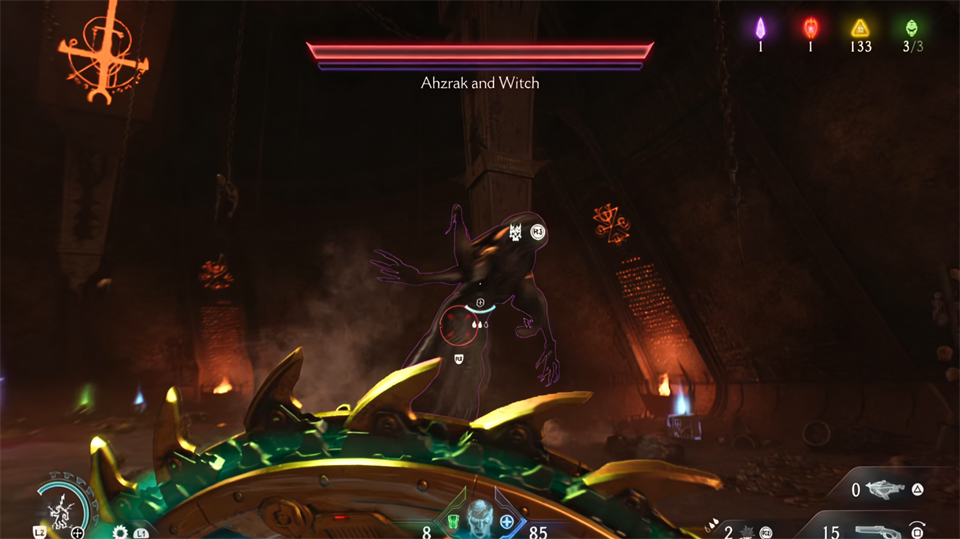Click the spiked gear melee icon
This screenshot has height=539, width=960.
coord(121,532)
